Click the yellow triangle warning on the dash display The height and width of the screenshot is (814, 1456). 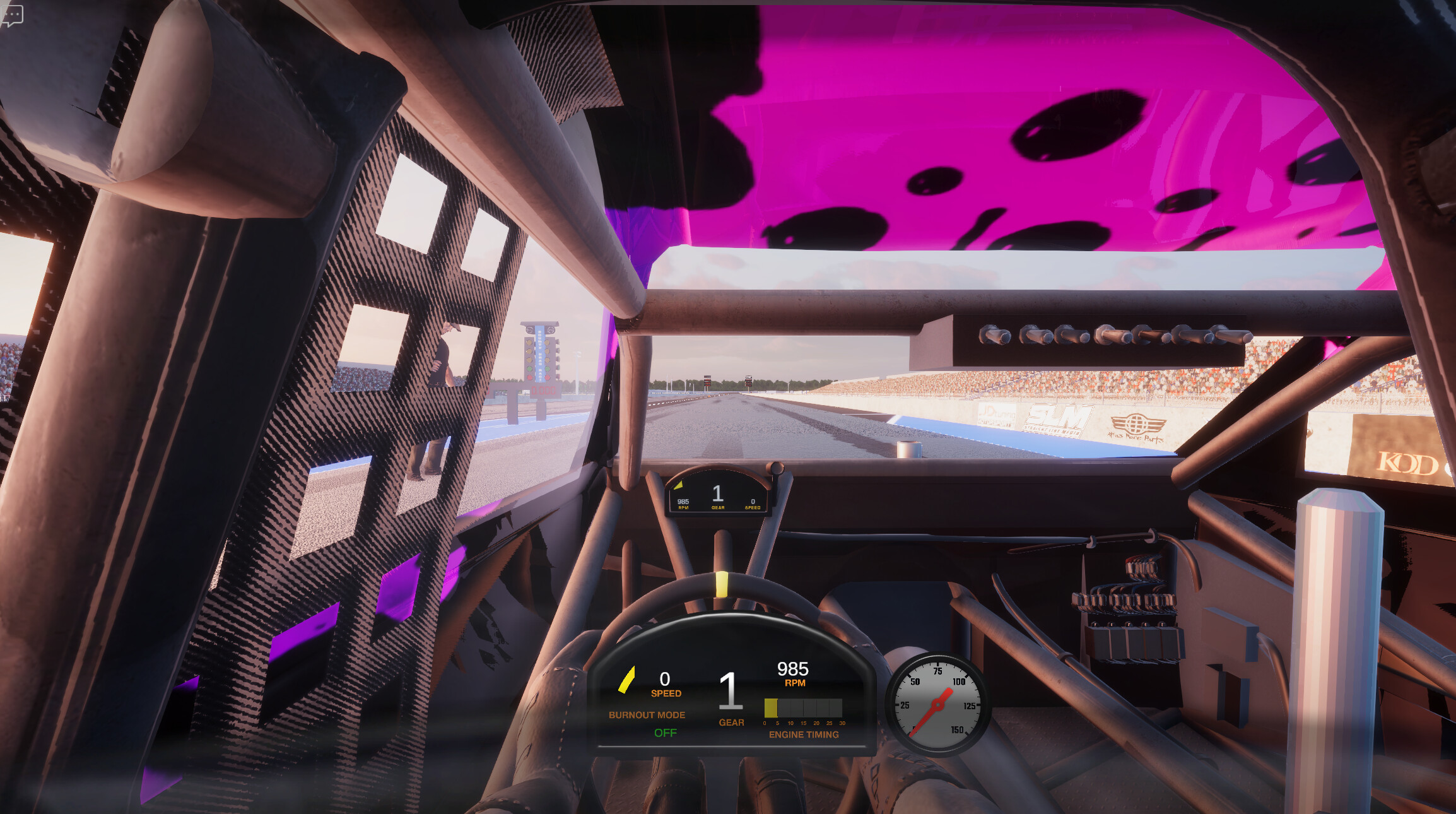[679, 485]
